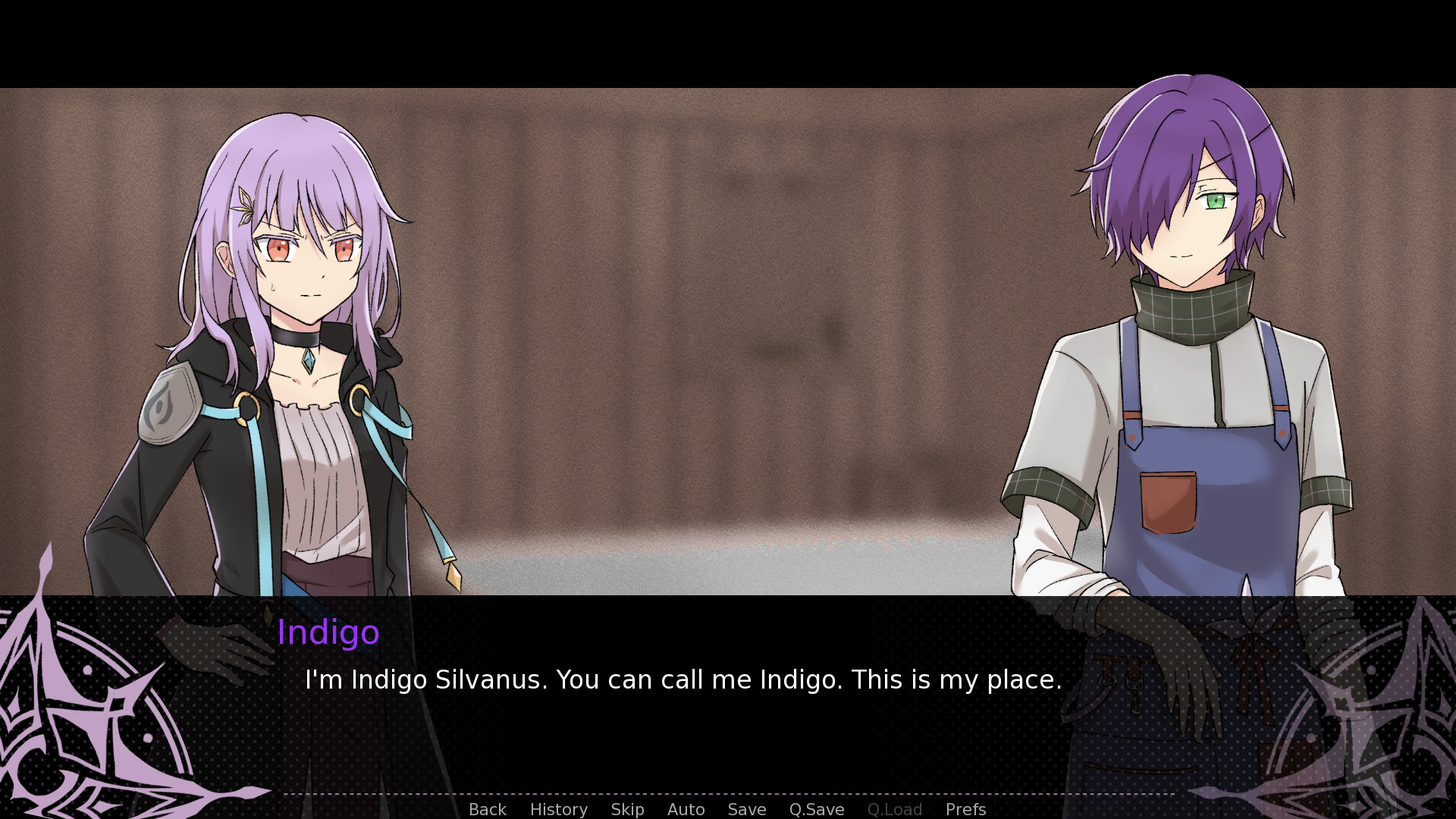Go back with the Back button
Image resolution: width=1456 pixels, height=819 pixels.
coord(487,809)
